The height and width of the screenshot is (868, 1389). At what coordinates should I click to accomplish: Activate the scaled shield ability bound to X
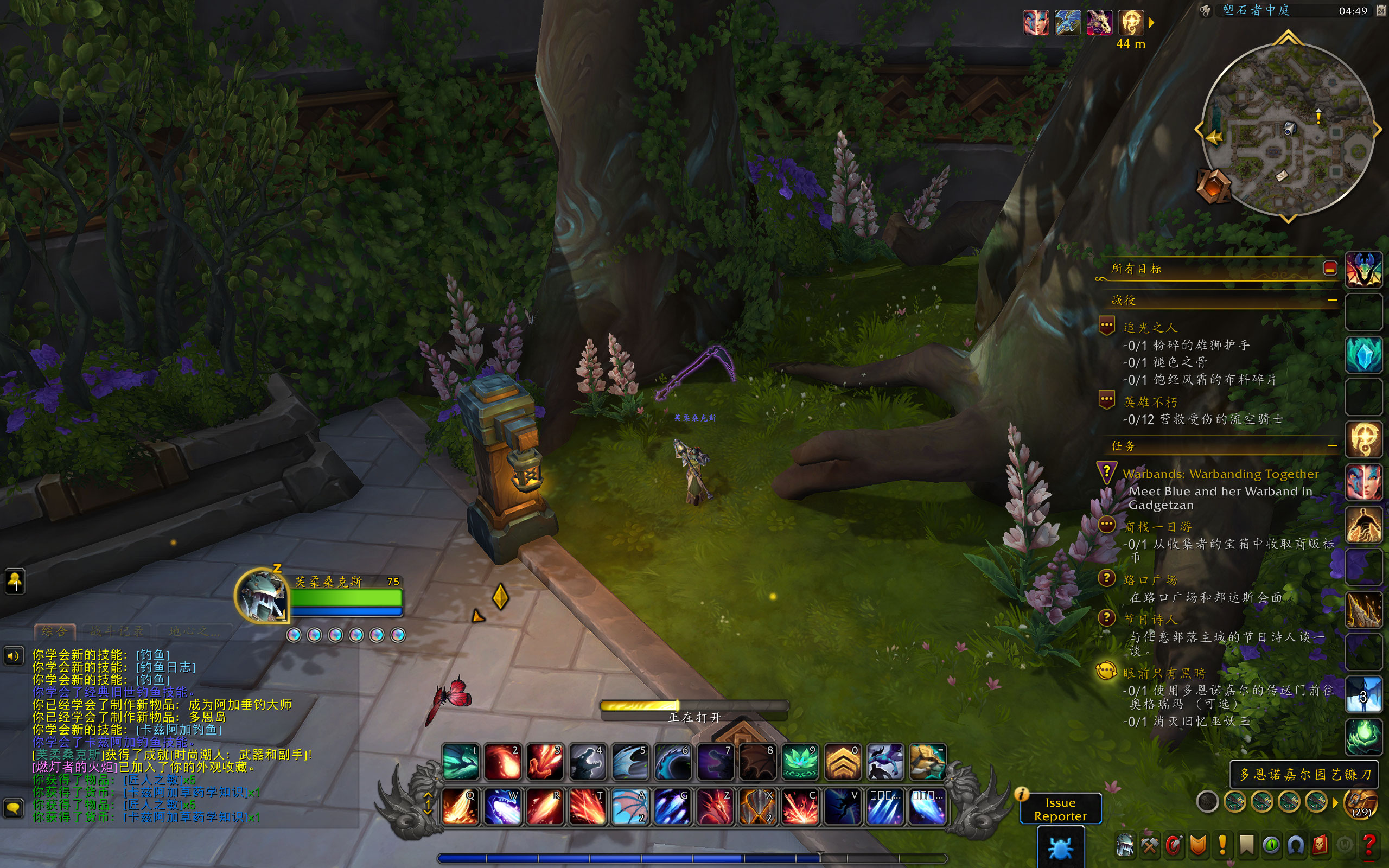tap(757, 806)
